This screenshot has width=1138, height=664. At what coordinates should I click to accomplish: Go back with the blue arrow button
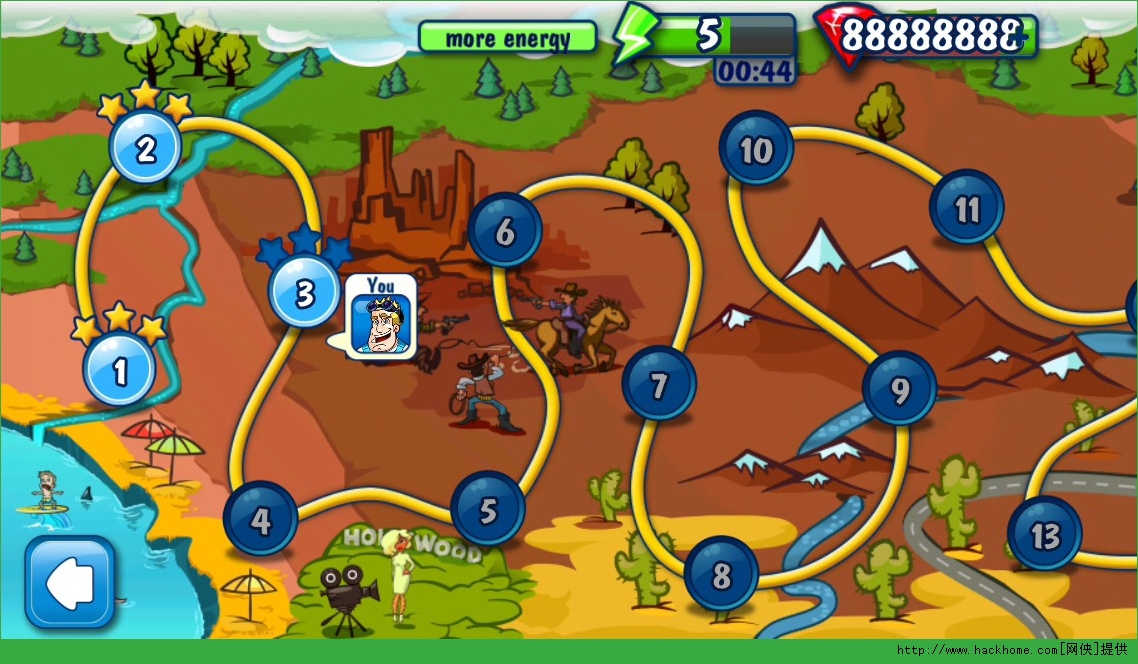[69, 581]
